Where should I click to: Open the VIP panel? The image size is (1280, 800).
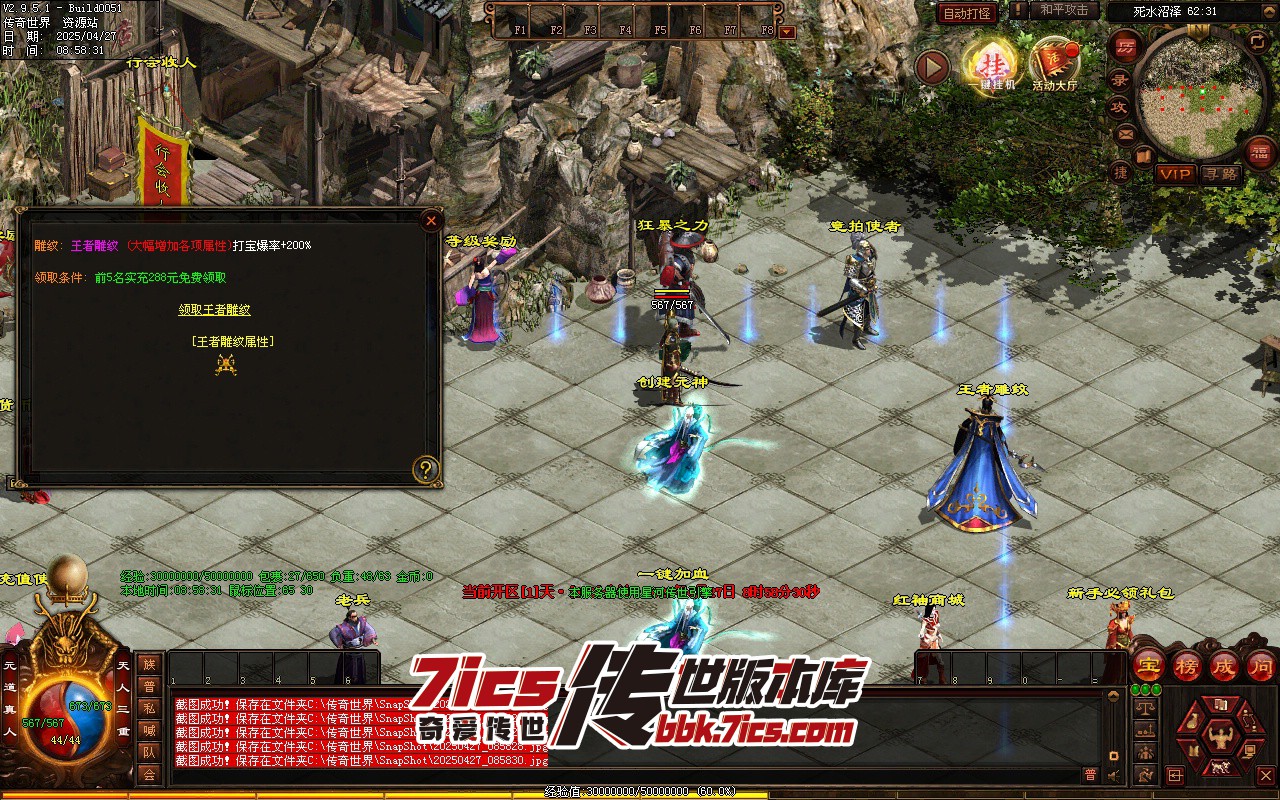click(1176, 174)
